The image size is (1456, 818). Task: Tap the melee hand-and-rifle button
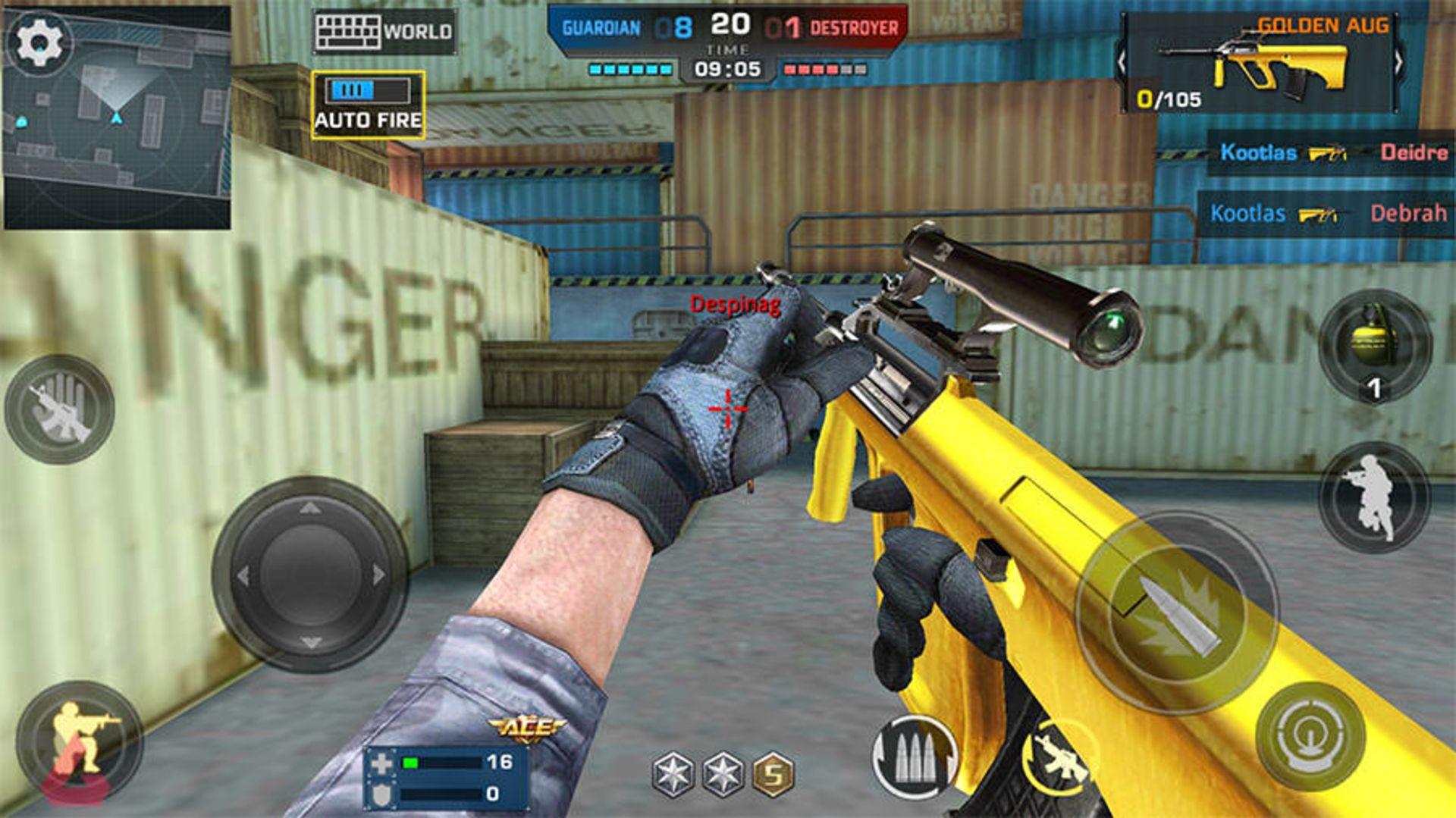[60, 409]
